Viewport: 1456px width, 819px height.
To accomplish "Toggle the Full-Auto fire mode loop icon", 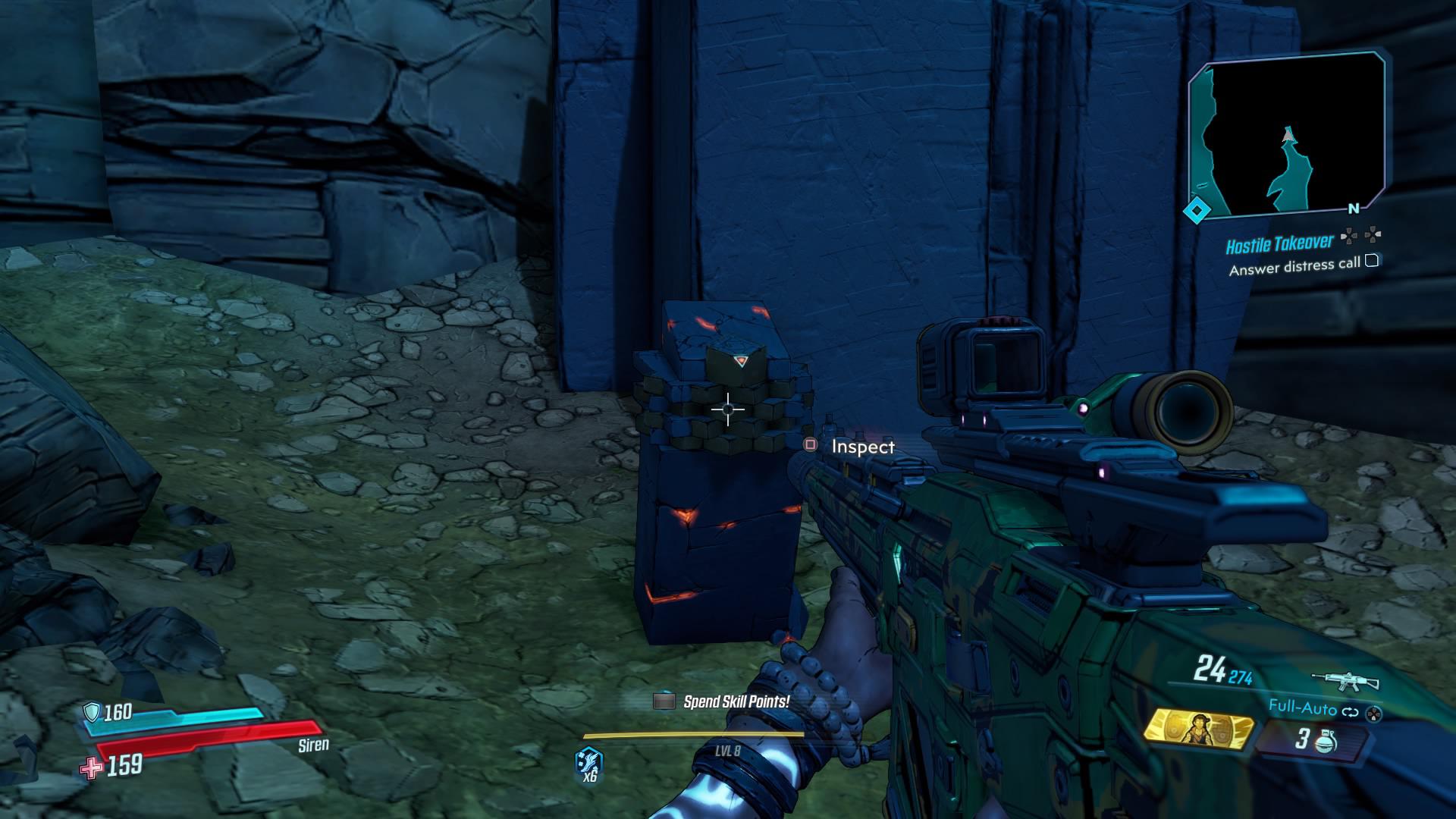I will point(1350,711).
